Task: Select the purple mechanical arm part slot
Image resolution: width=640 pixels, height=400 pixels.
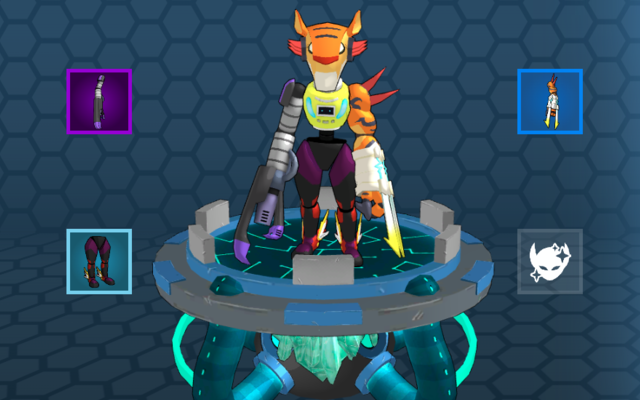Action: click(x=99, y=101)
